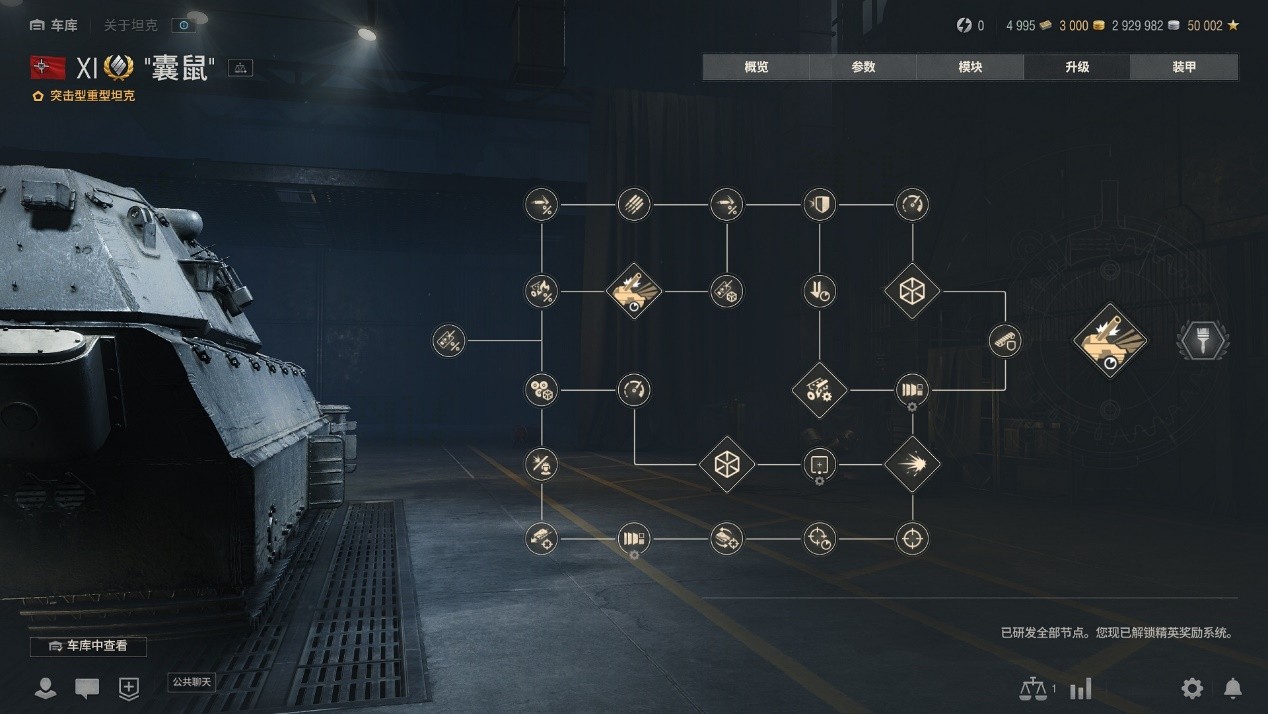
Task: Click the shield plus icon
Action: 129,688
